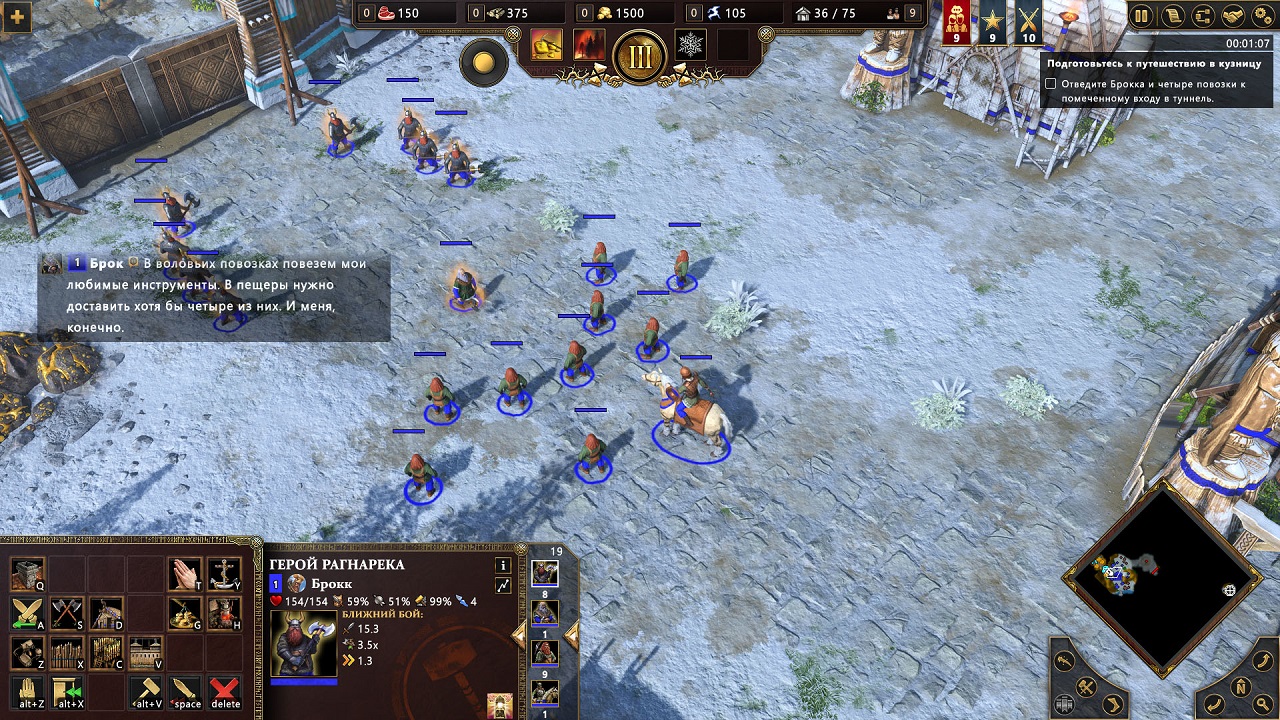Screen dimensions: 1280x720
Task: Reset camera north with the N compass button
Action: 1240,686
